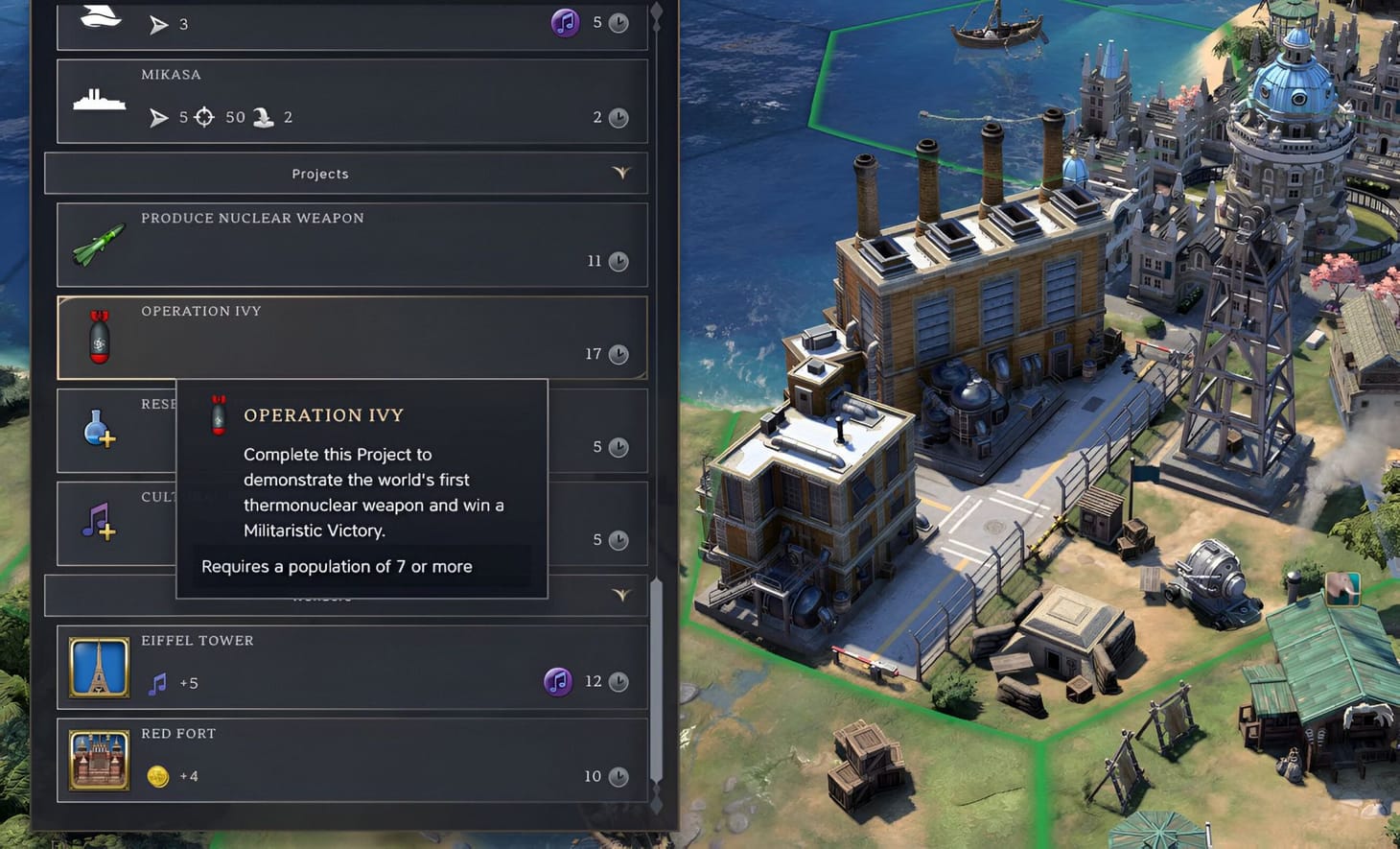Click the Operation Ivy thermonuclear bomb icon
1400x849 pixels.
[x=100, y=338]
